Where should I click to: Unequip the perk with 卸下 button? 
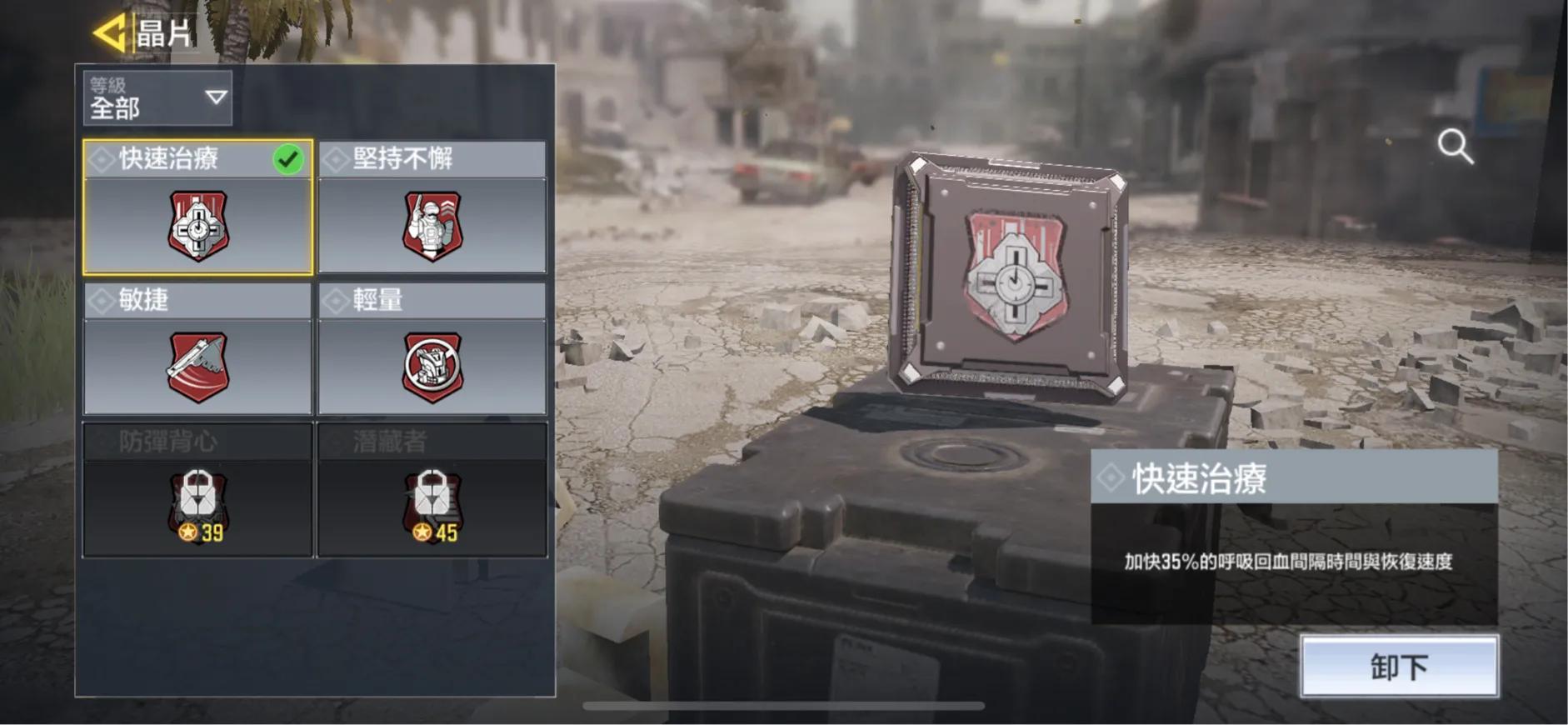[x=1399, y=667]
